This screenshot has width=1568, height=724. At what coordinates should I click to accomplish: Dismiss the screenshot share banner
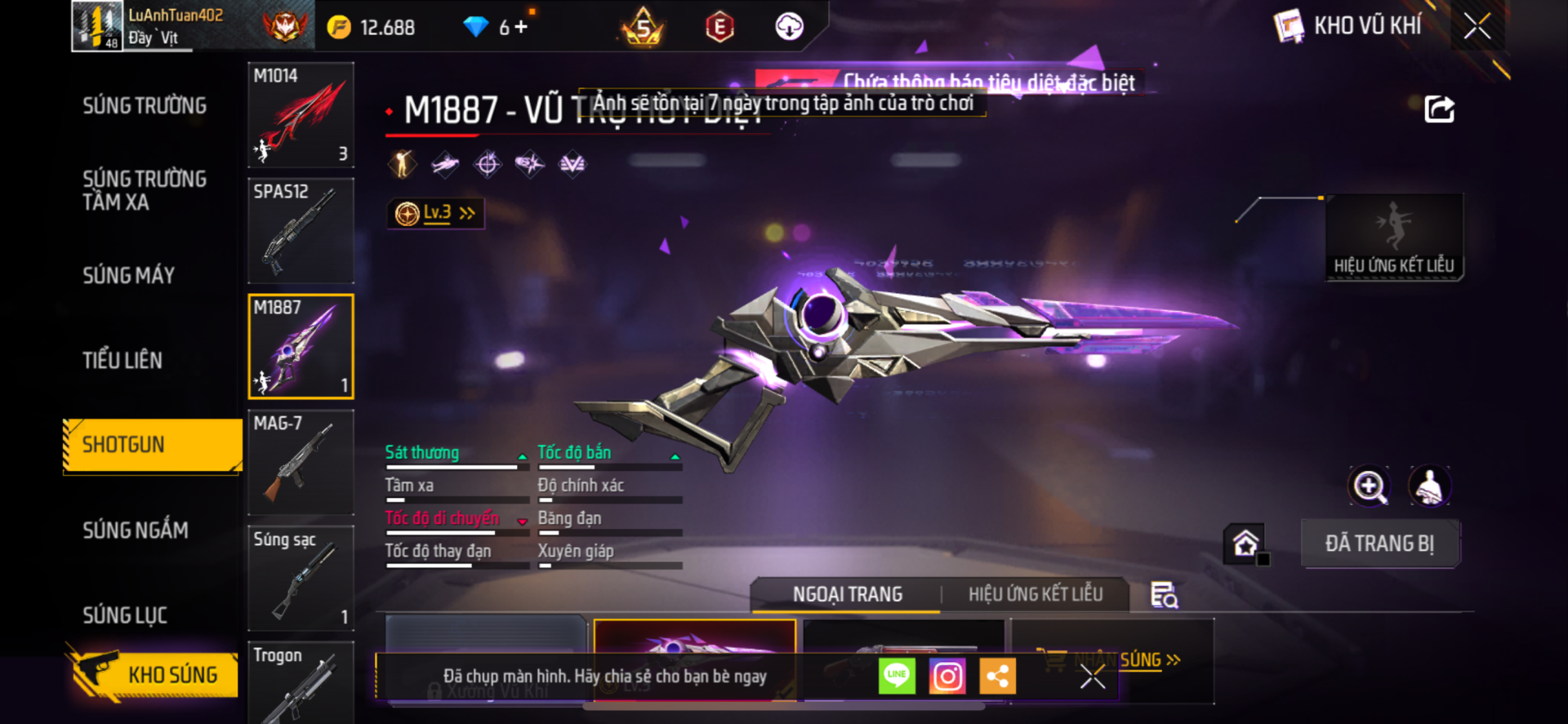1092,676
